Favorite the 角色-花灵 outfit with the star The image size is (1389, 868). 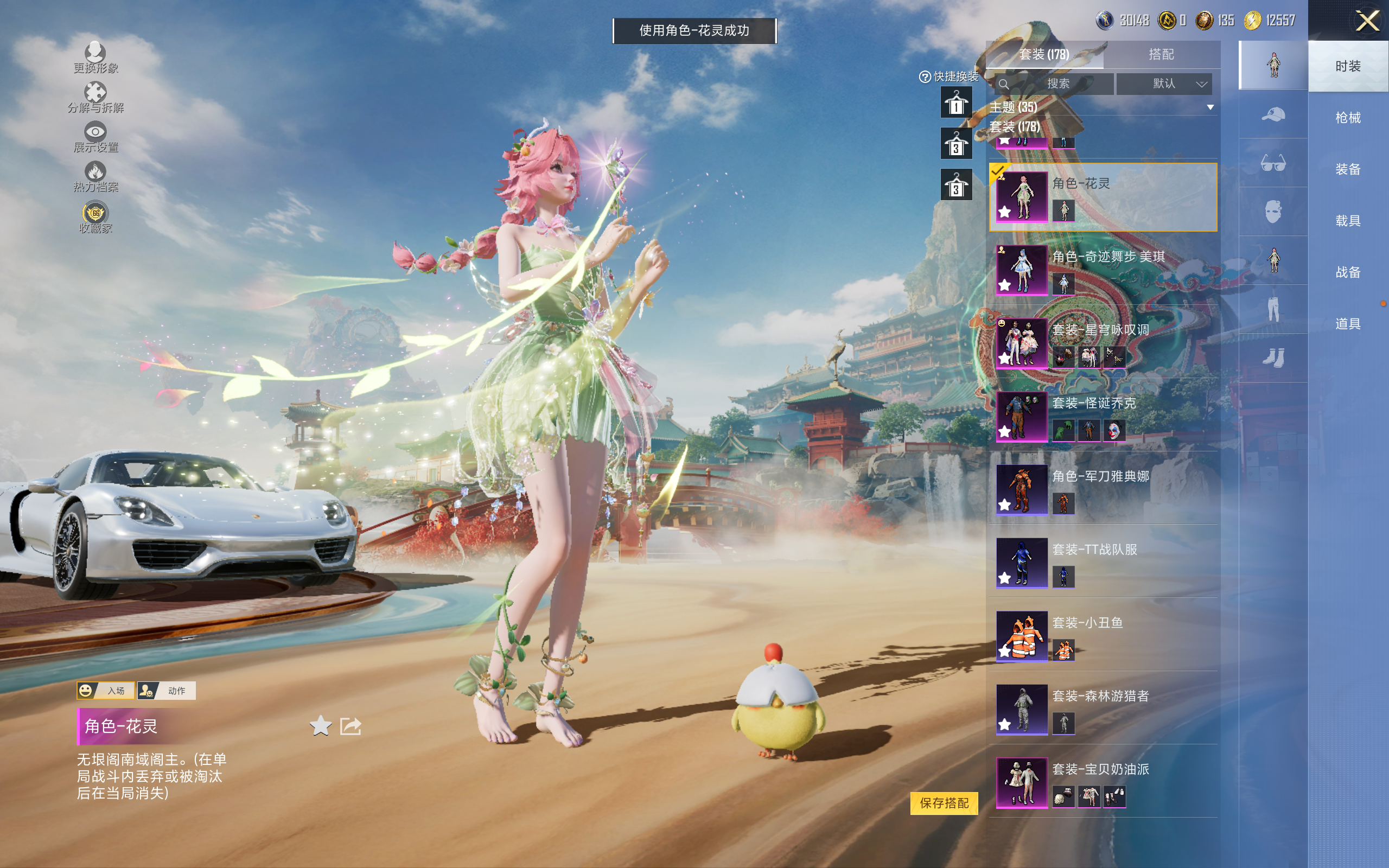coord(320,726)
